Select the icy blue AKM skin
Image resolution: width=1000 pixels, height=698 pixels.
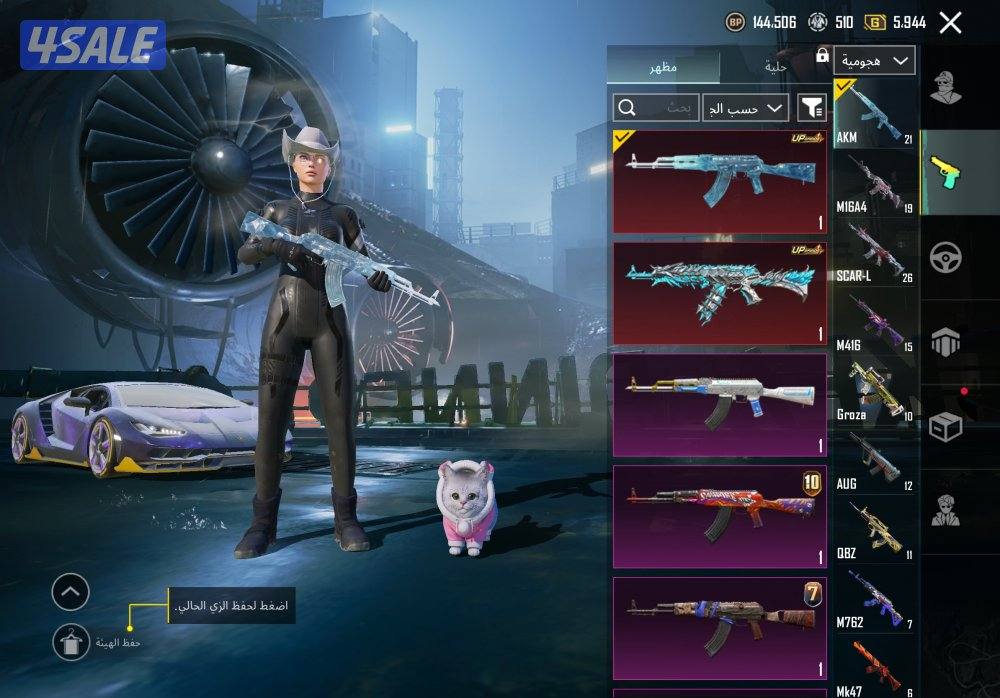pos(719,181)
